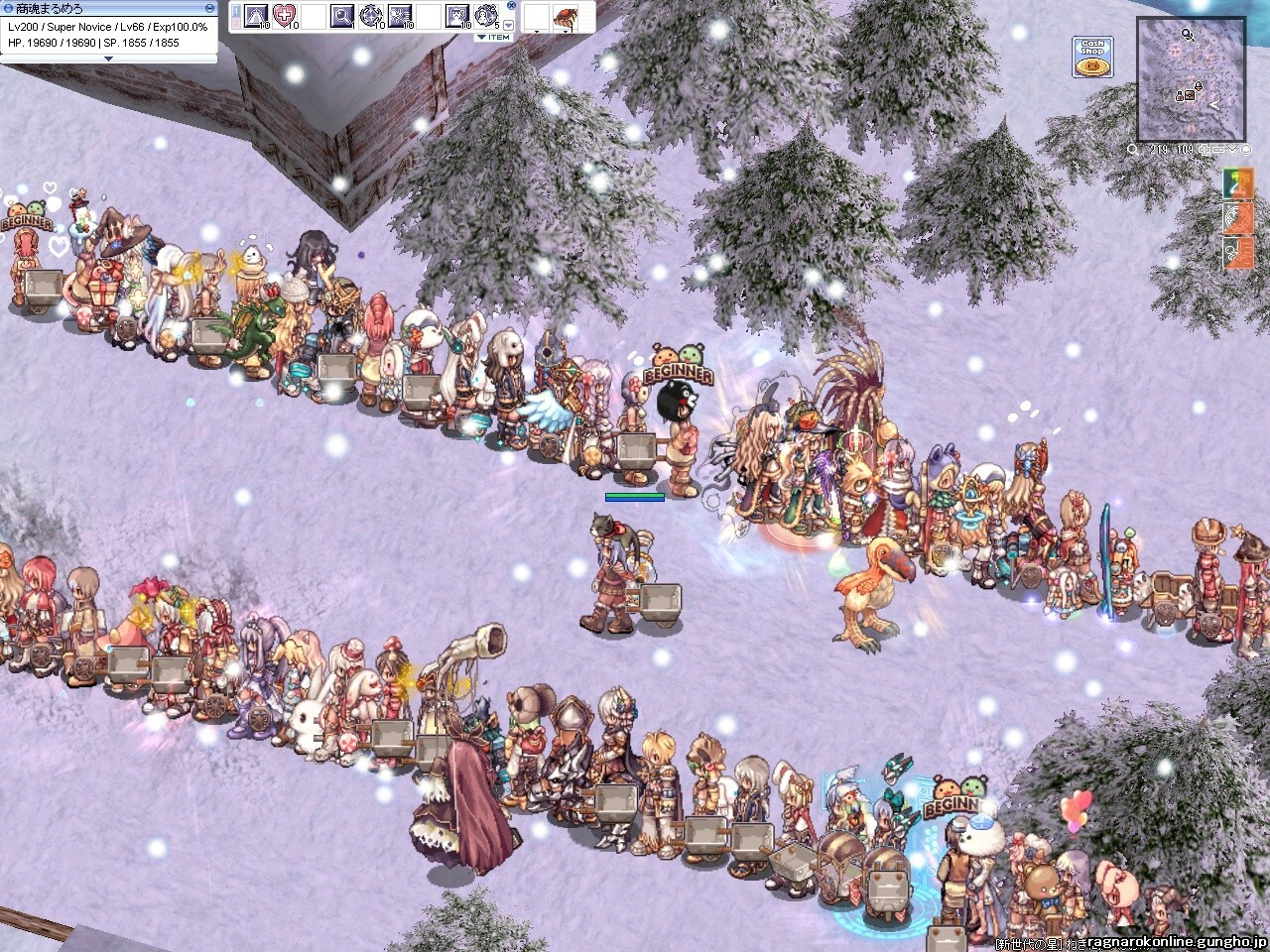Image resolution: width=1270 pixels, height=952 pixels.
Task: Minimize the character info window
Action: (x=211, y=7)
